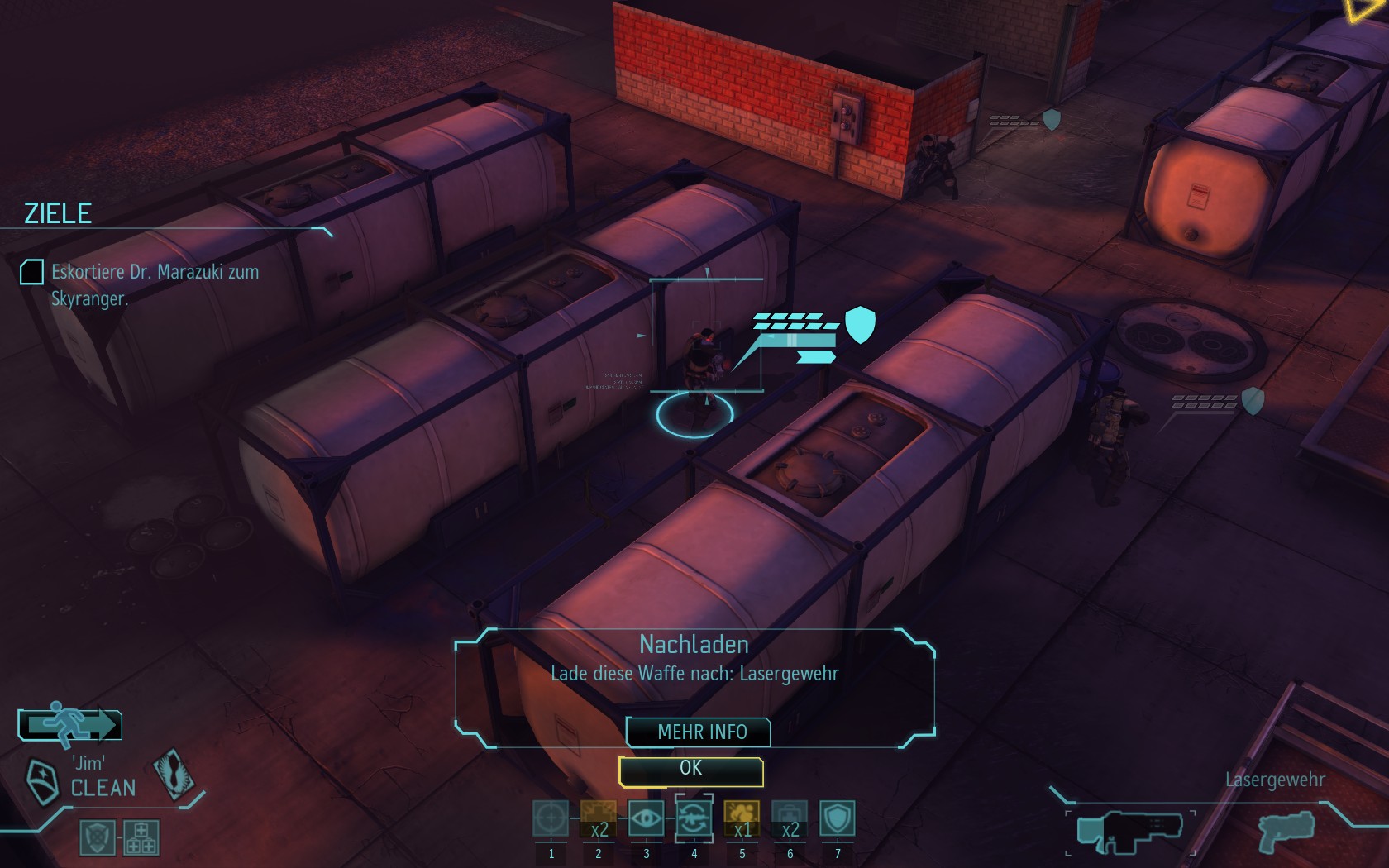Image resolution: width=1389 pixels, height=868 pixels.
Task: Activate the Overwatch eye ability
Action: tap(646, 819)
